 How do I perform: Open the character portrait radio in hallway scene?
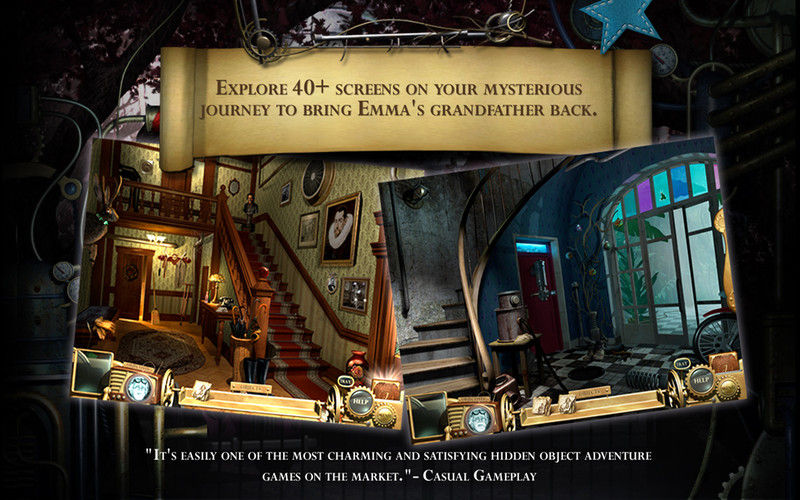(x=138, y=388)
